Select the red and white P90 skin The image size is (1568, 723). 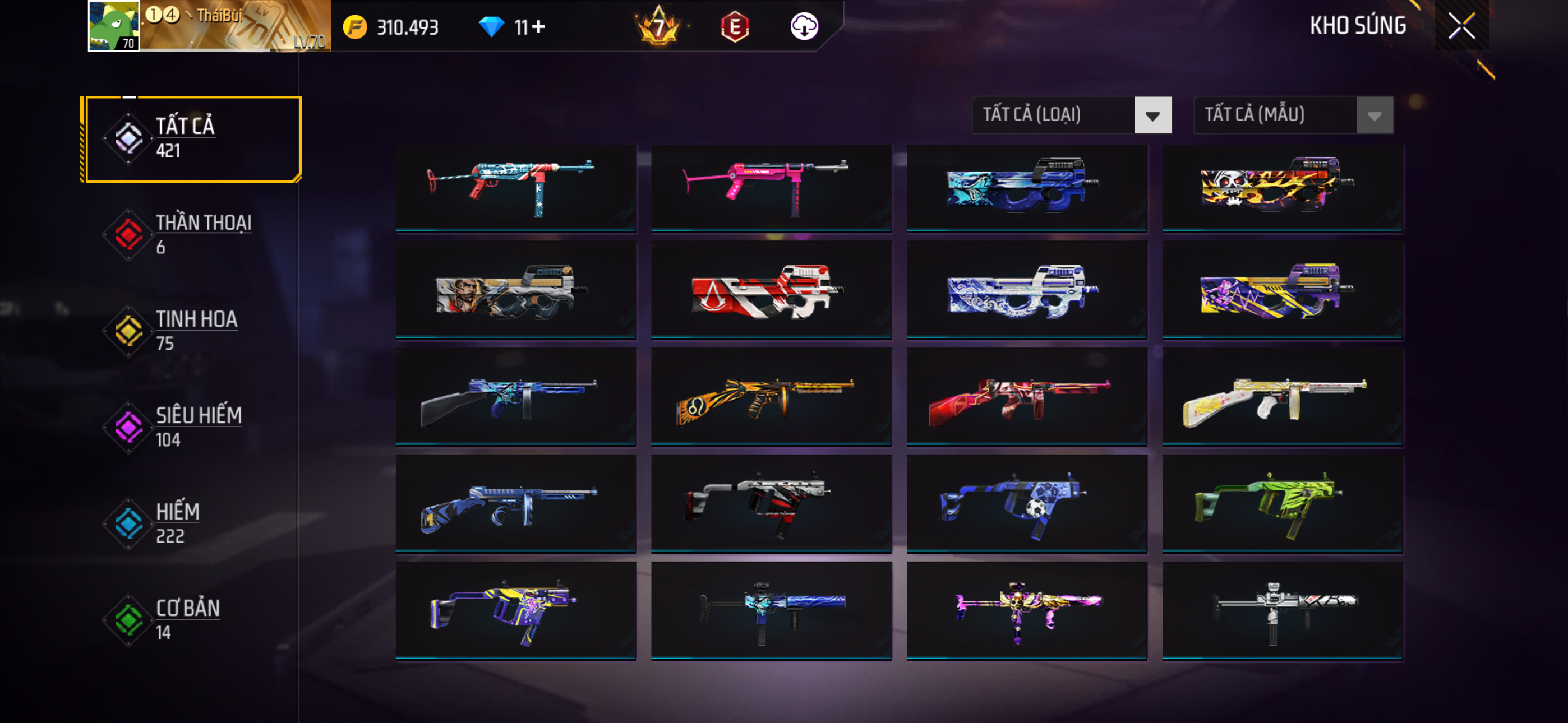(x=771, y=290)
